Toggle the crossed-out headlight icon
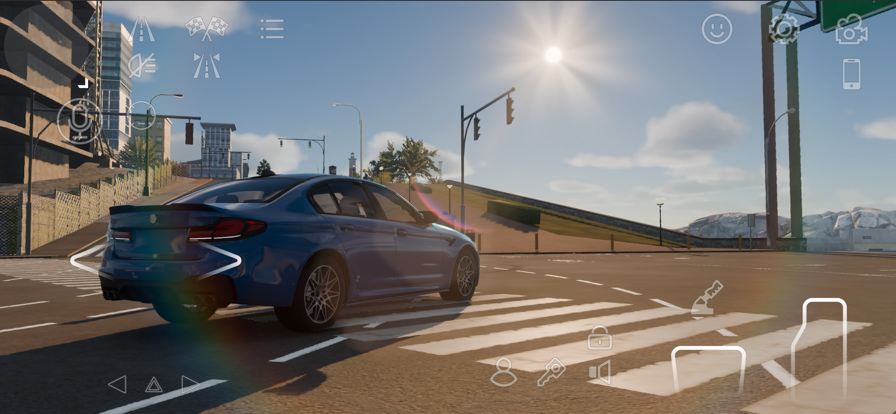 point(143,66)
